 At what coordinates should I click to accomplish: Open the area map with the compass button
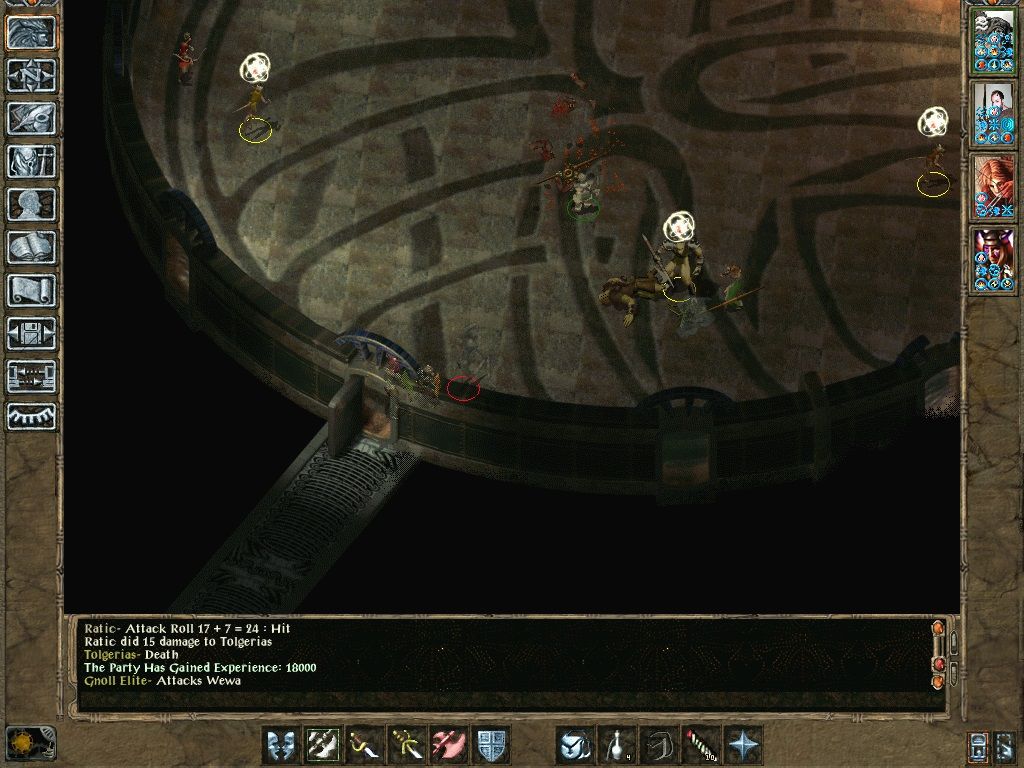pyautogui.click(x=31, y=75)
